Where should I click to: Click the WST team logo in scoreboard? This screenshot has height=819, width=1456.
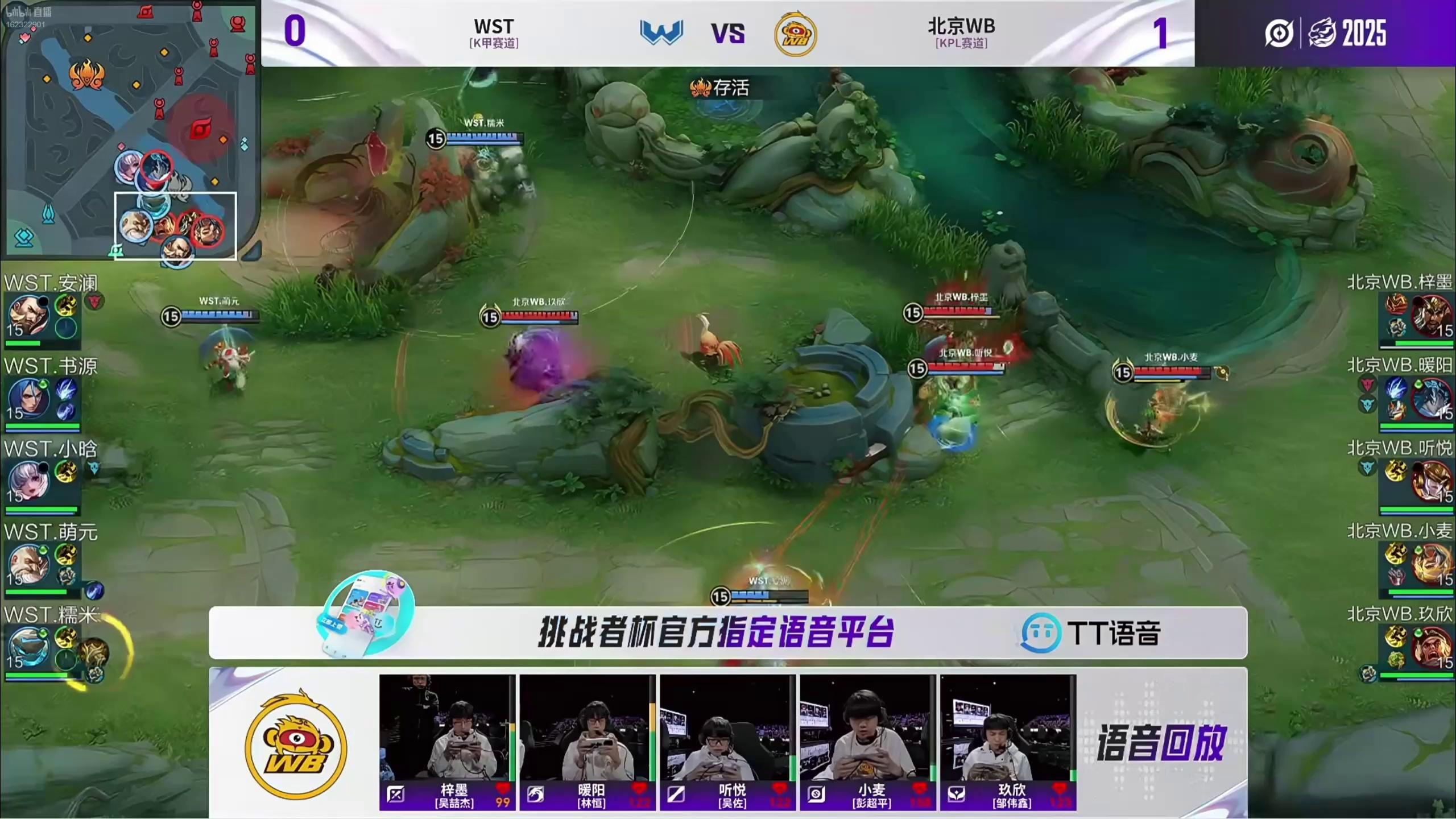(x=661, y=32)
